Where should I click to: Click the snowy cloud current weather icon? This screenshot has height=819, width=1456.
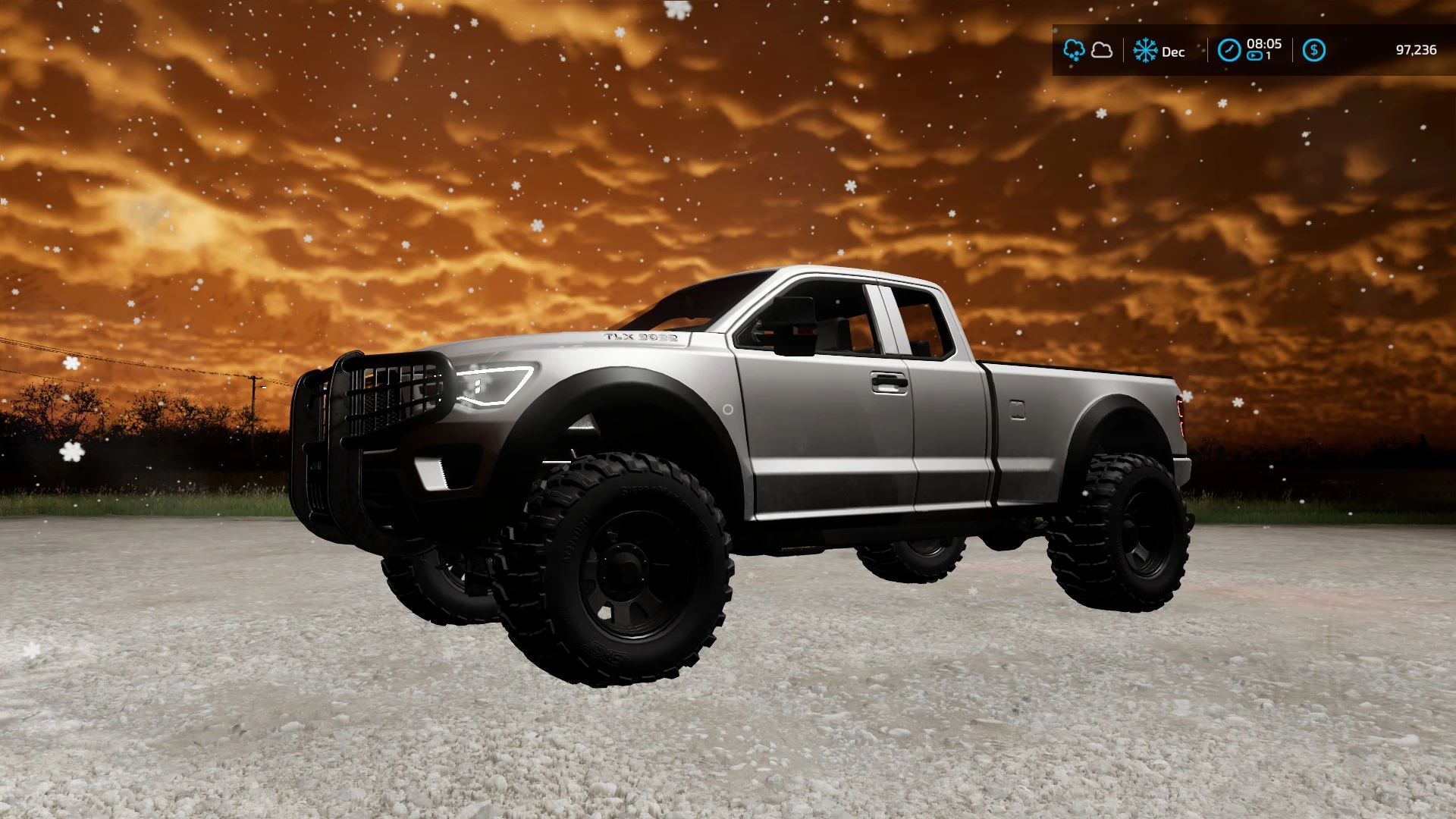(1074, 51)
